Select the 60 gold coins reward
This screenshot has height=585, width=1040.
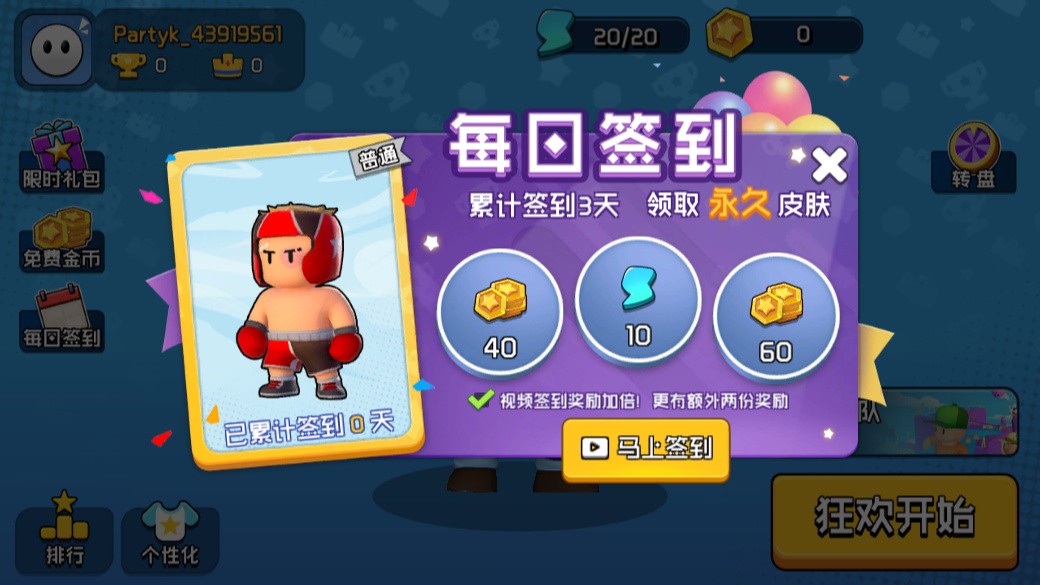tap(775, 314)
